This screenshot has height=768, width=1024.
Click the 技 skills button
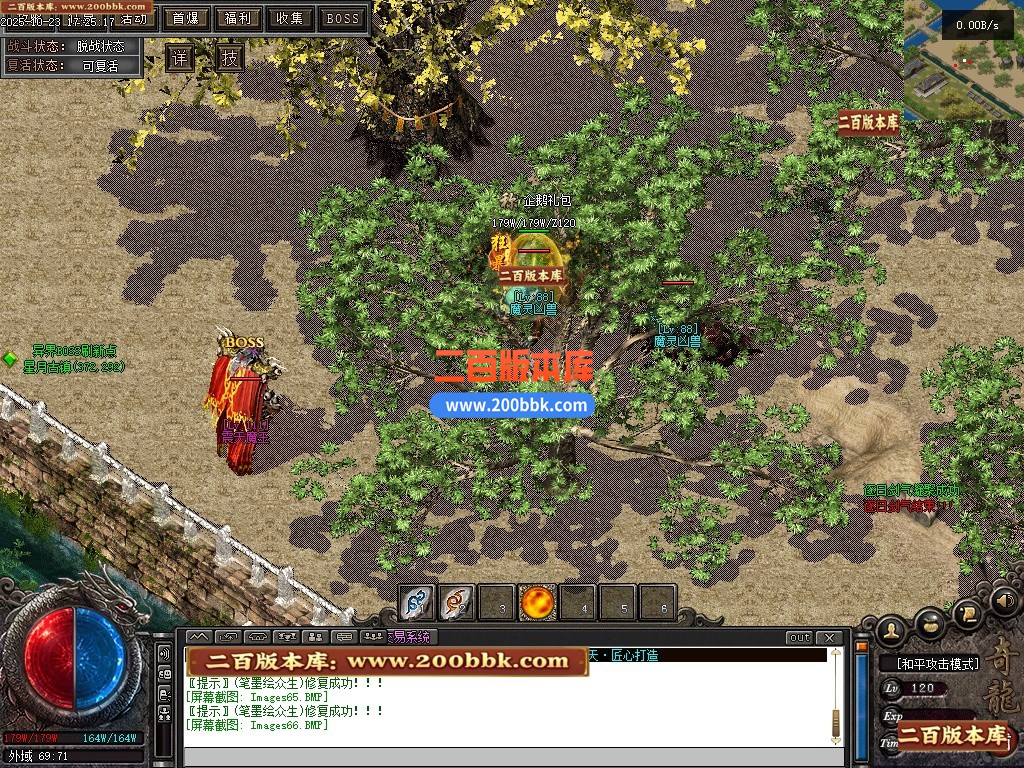tap(230, 57)
